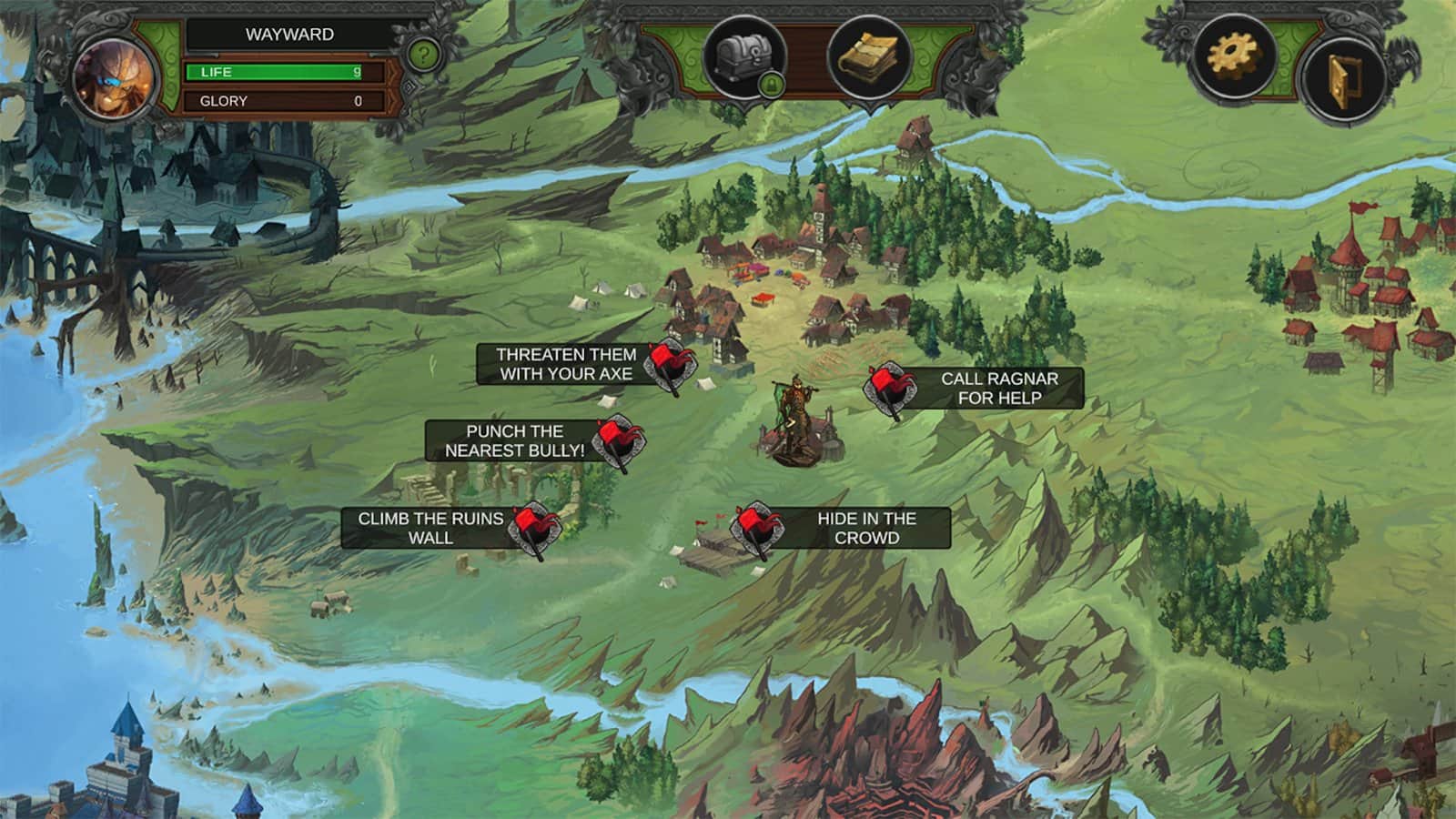Choose 'Threaten them with your axe'
This screenshot has height=819, width=1456.
coord(566,361)
